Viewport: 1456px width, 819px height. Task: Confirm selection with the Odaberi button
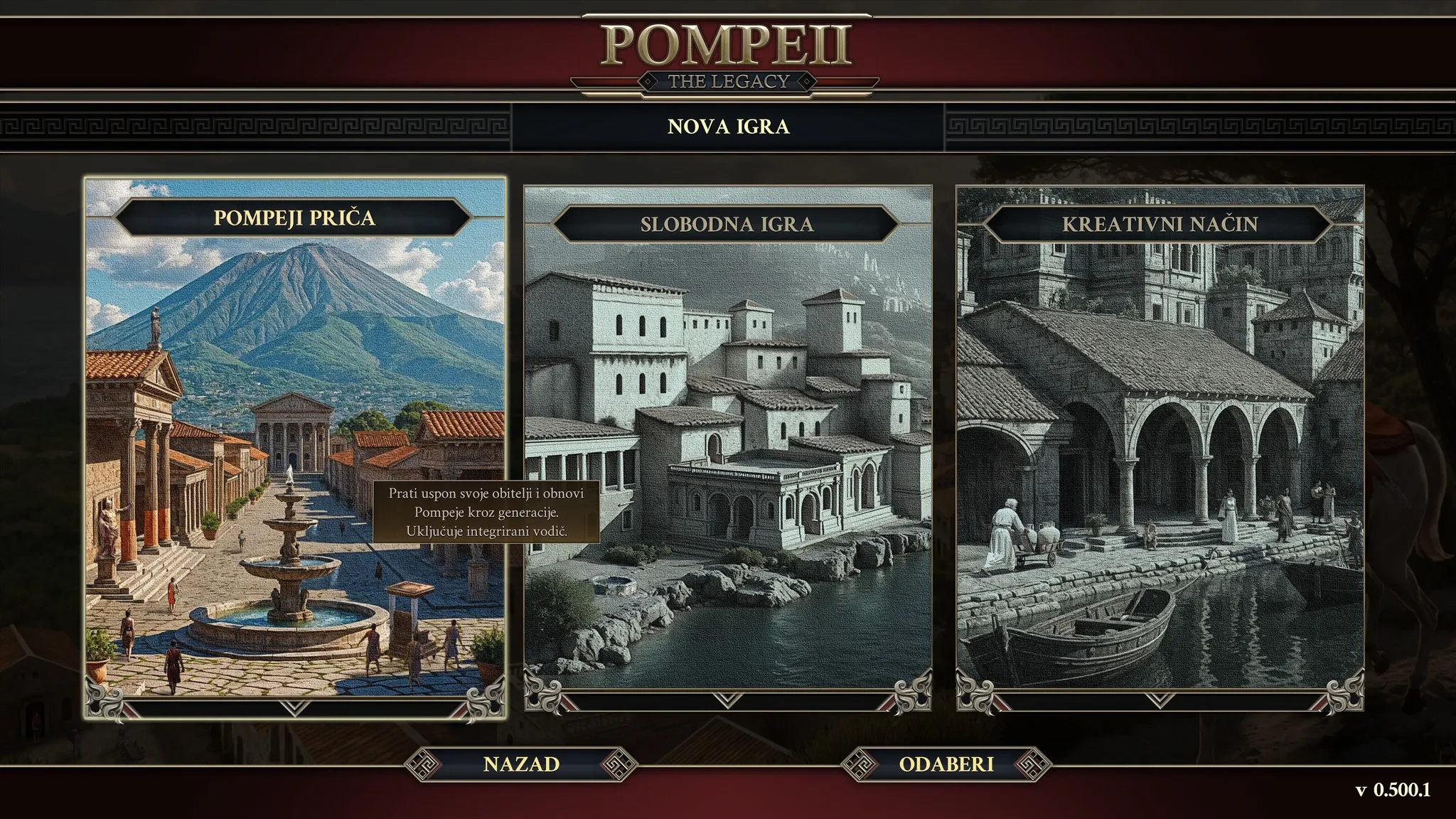tap(946, 764)
